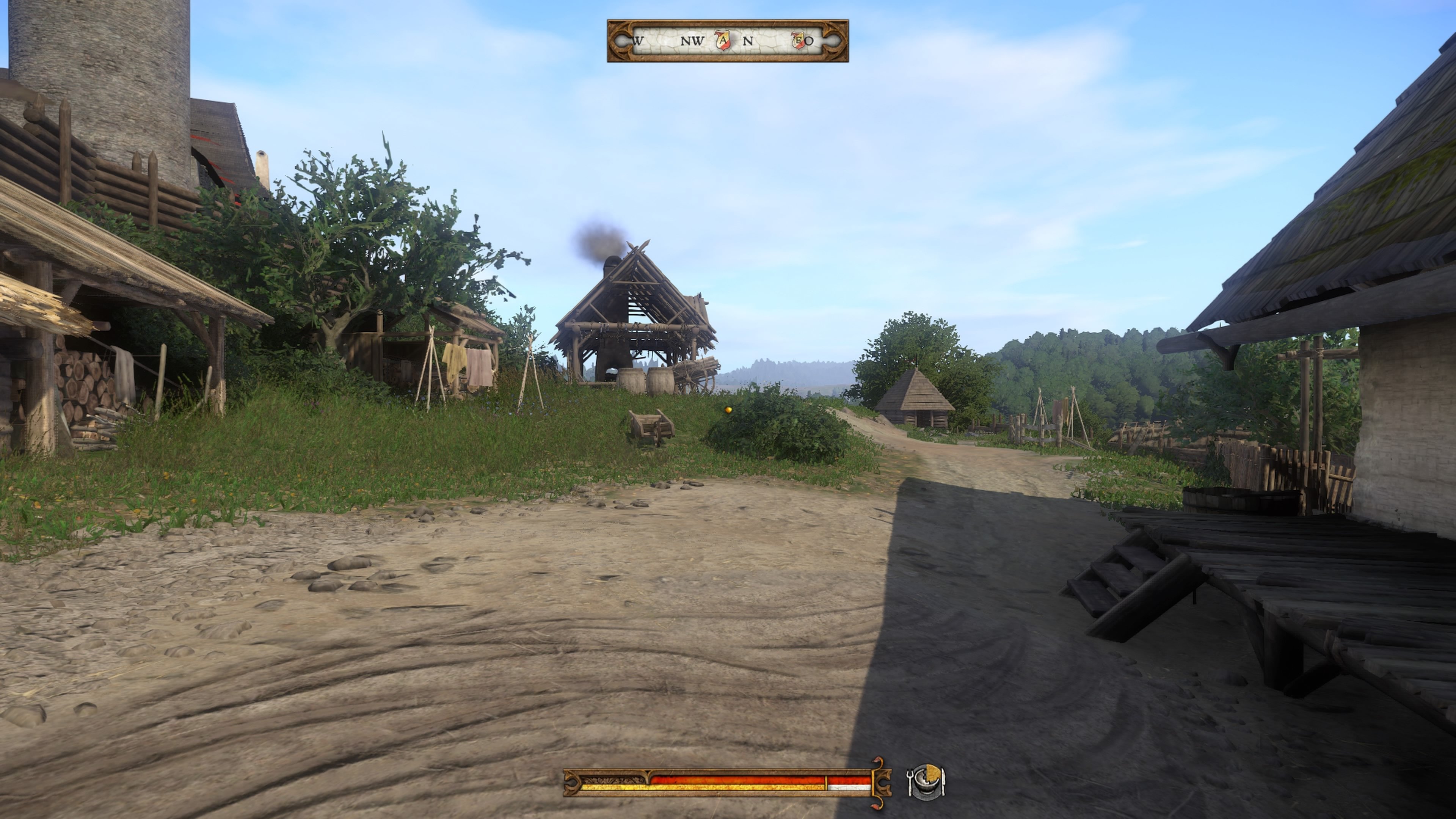Click the knife symbol right of the plate icon

[944, 781]
